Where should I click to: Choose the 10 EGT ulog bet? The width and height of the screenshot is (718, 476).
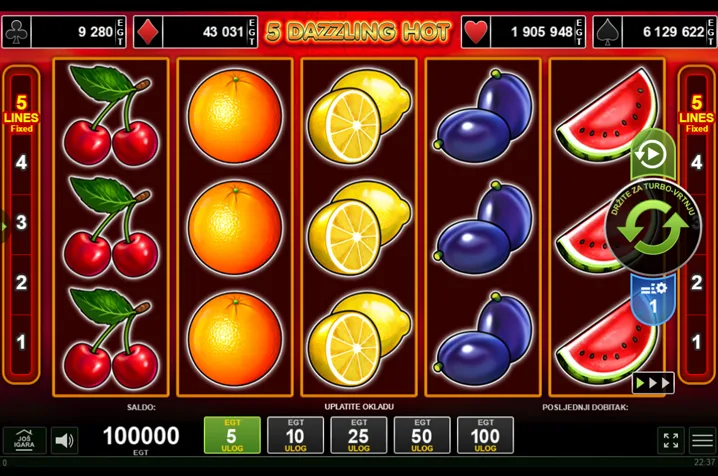[295, 435]
